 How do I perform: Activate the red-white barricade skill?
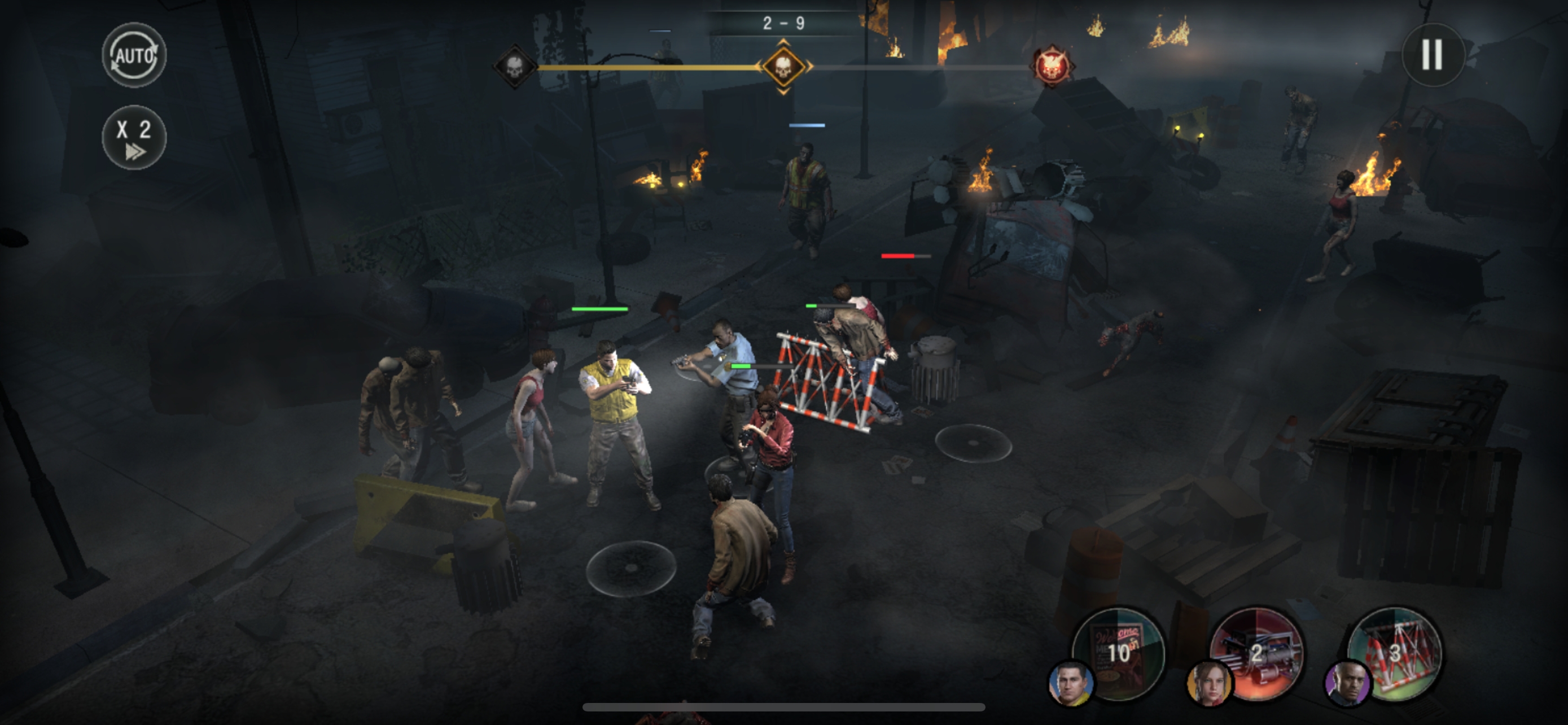(x=1395, y=652)
